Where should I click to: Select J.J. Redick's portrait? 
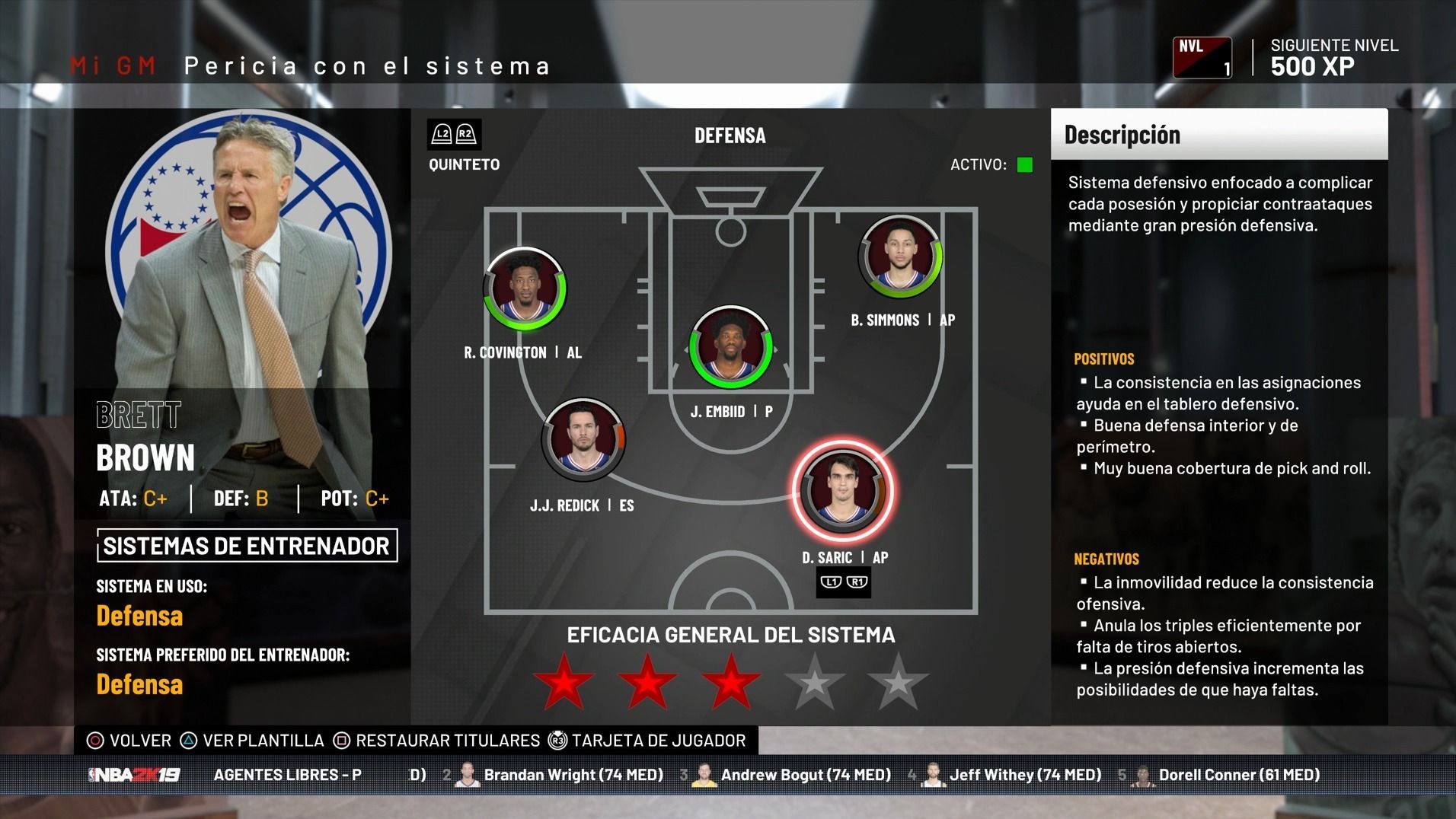pos(583,440)
